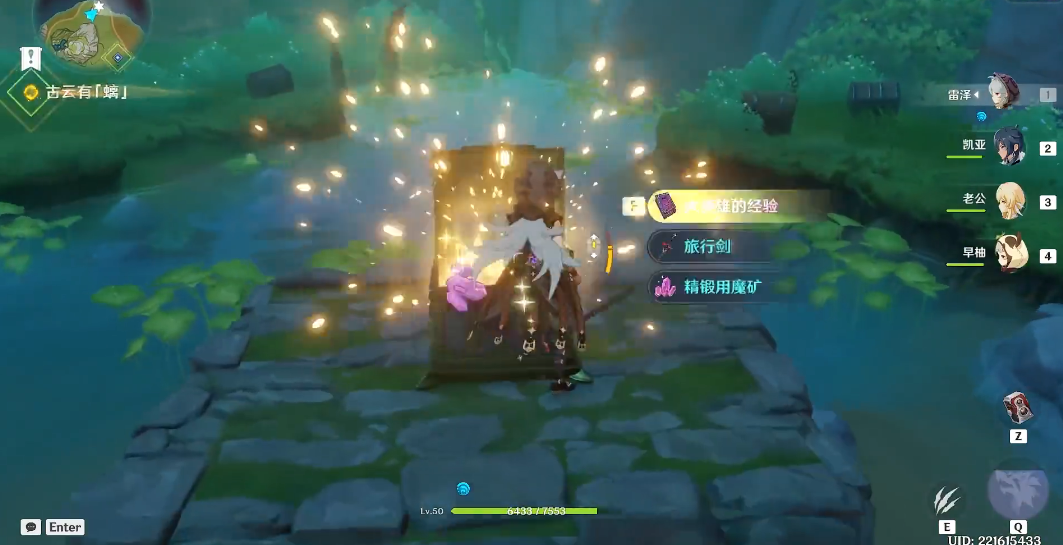1063x545 pixels.
Task: Switch to party member 凯亚
Action: (x=1008, y=146)
